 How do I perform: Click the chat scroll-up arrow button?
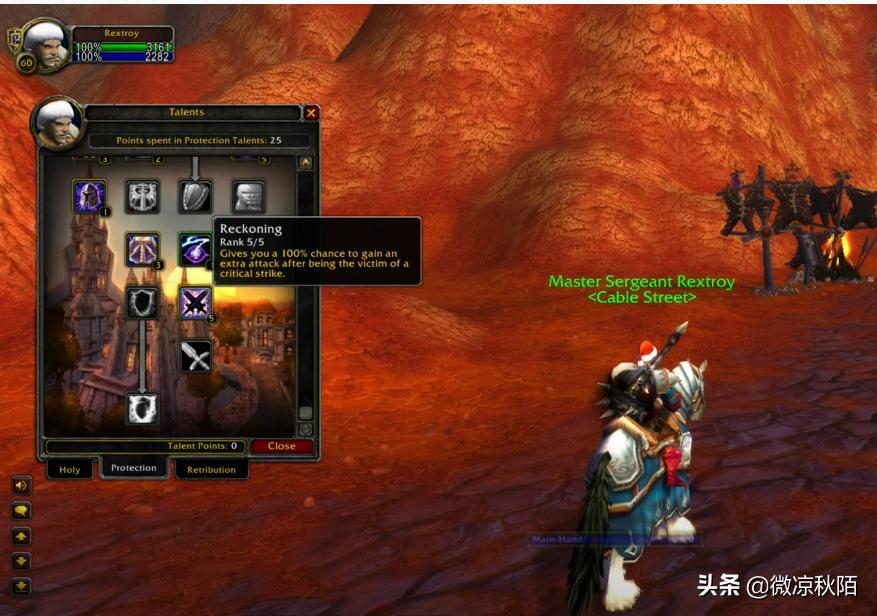[21, 536]
